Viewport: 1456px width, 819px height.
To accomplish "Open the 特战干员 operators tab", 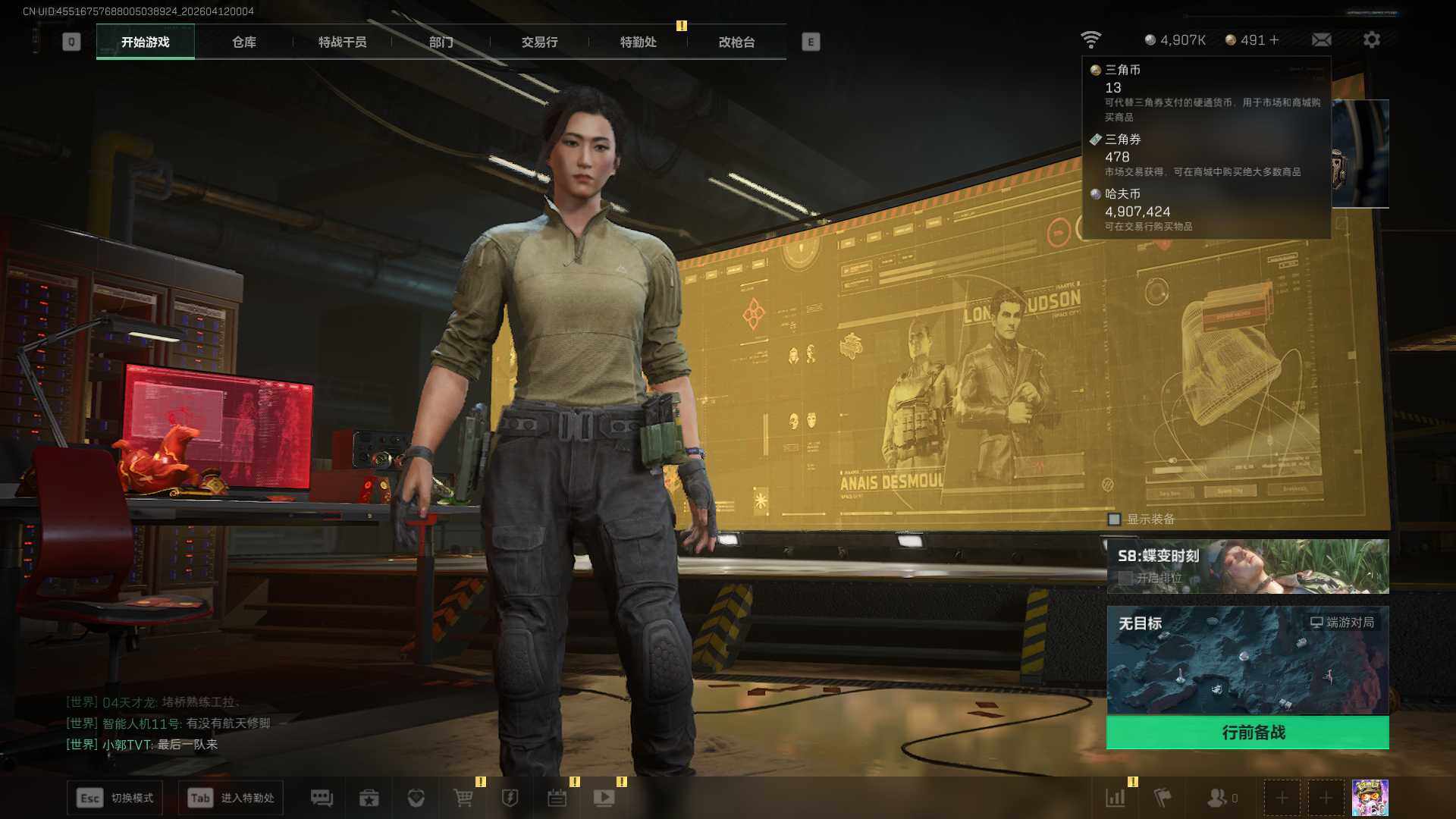I will coord(342,42).
